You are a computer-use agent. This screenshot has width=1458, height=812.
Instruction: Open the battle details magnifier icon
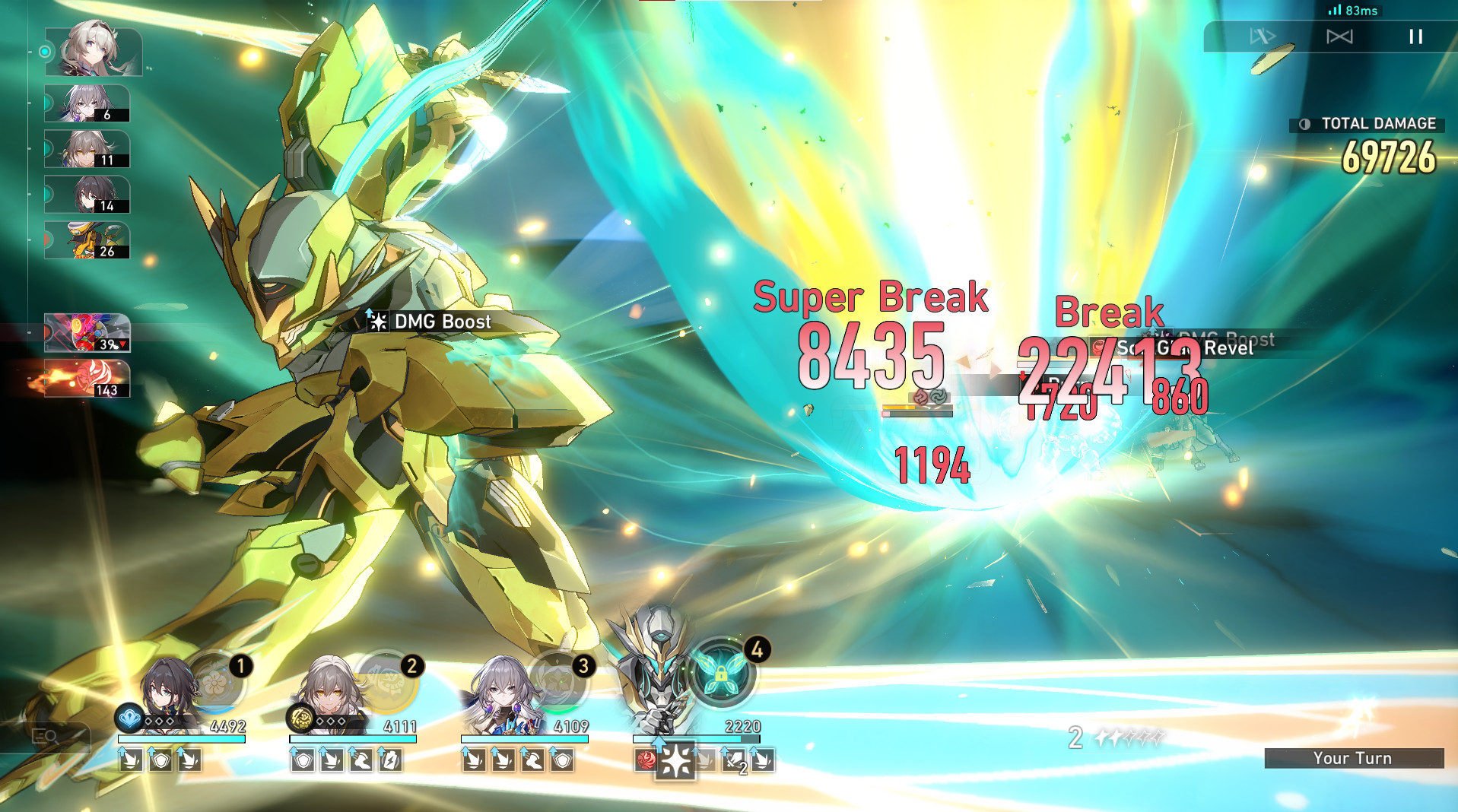46,736
